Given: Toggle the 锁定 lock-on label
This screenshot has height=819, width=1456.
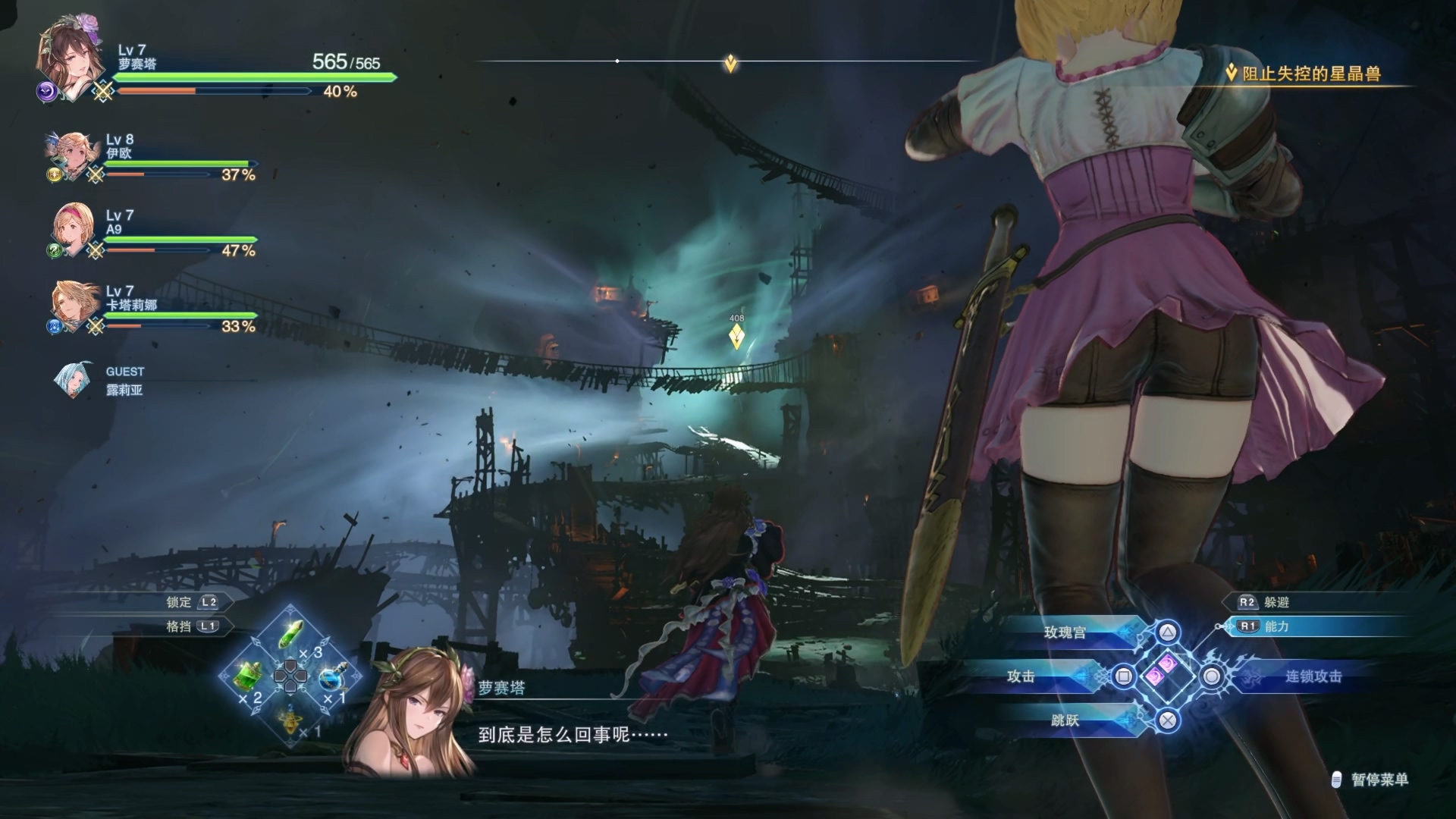Looking at the screenshot, I should tap(180, 602).
